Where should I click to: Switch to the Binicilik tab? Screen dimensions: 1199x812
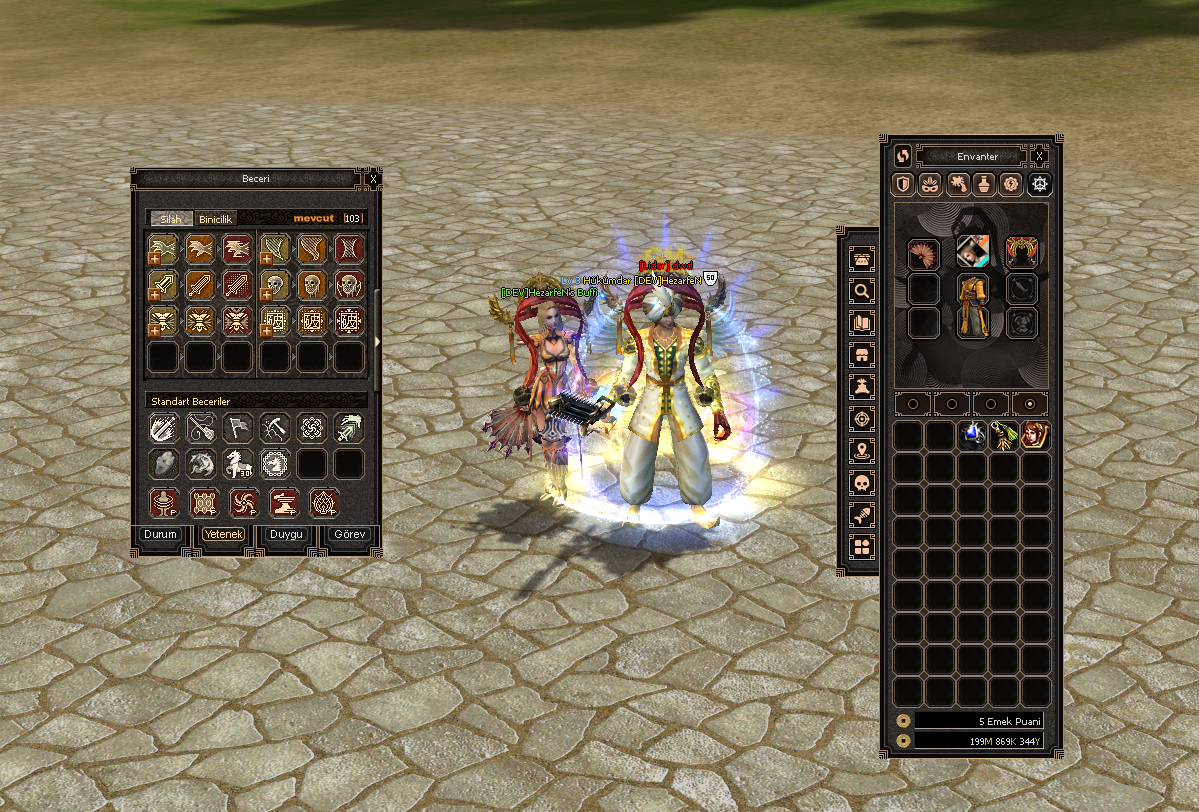215,218
